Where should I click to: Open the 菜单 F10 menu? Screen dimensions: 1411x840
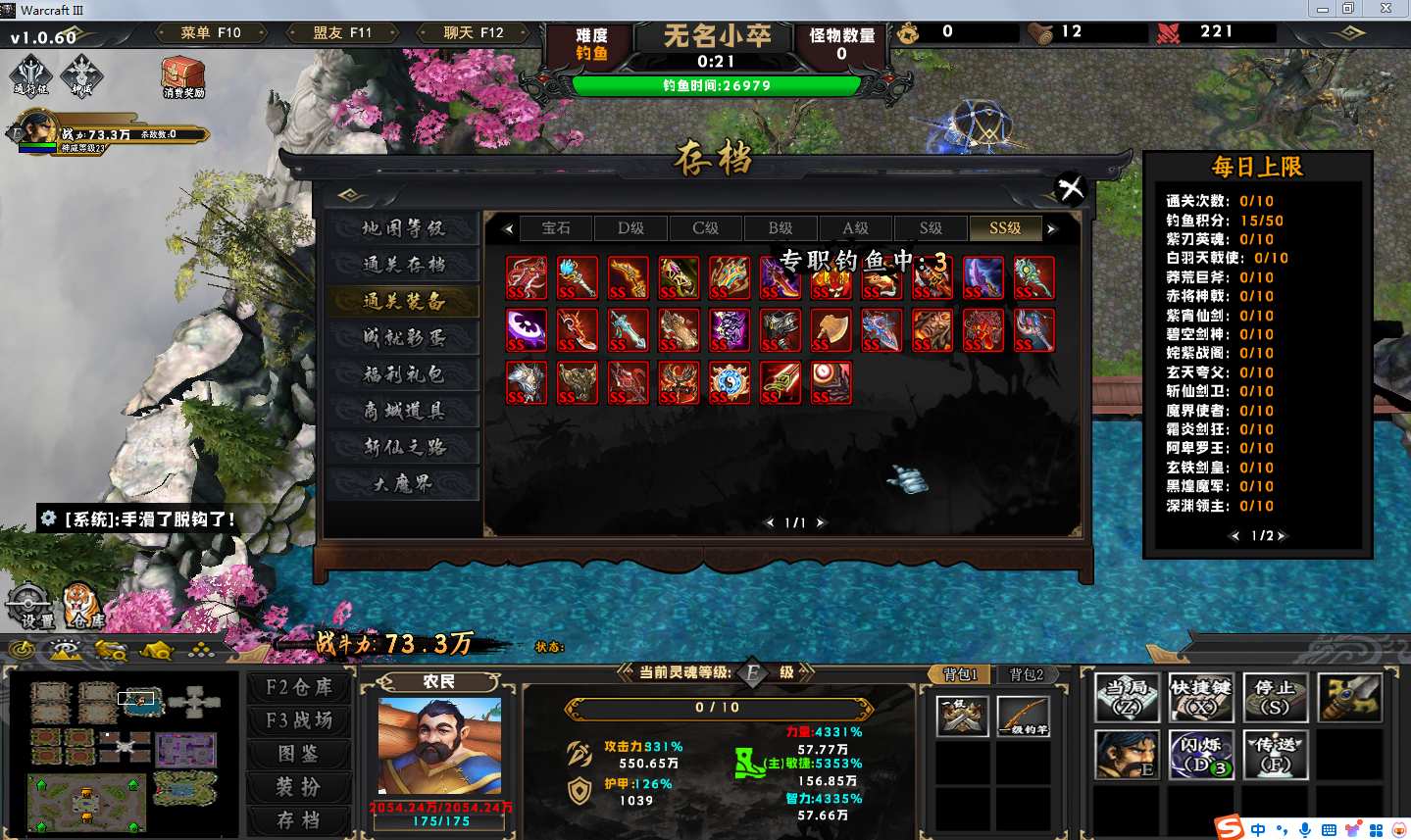[211, 33]
